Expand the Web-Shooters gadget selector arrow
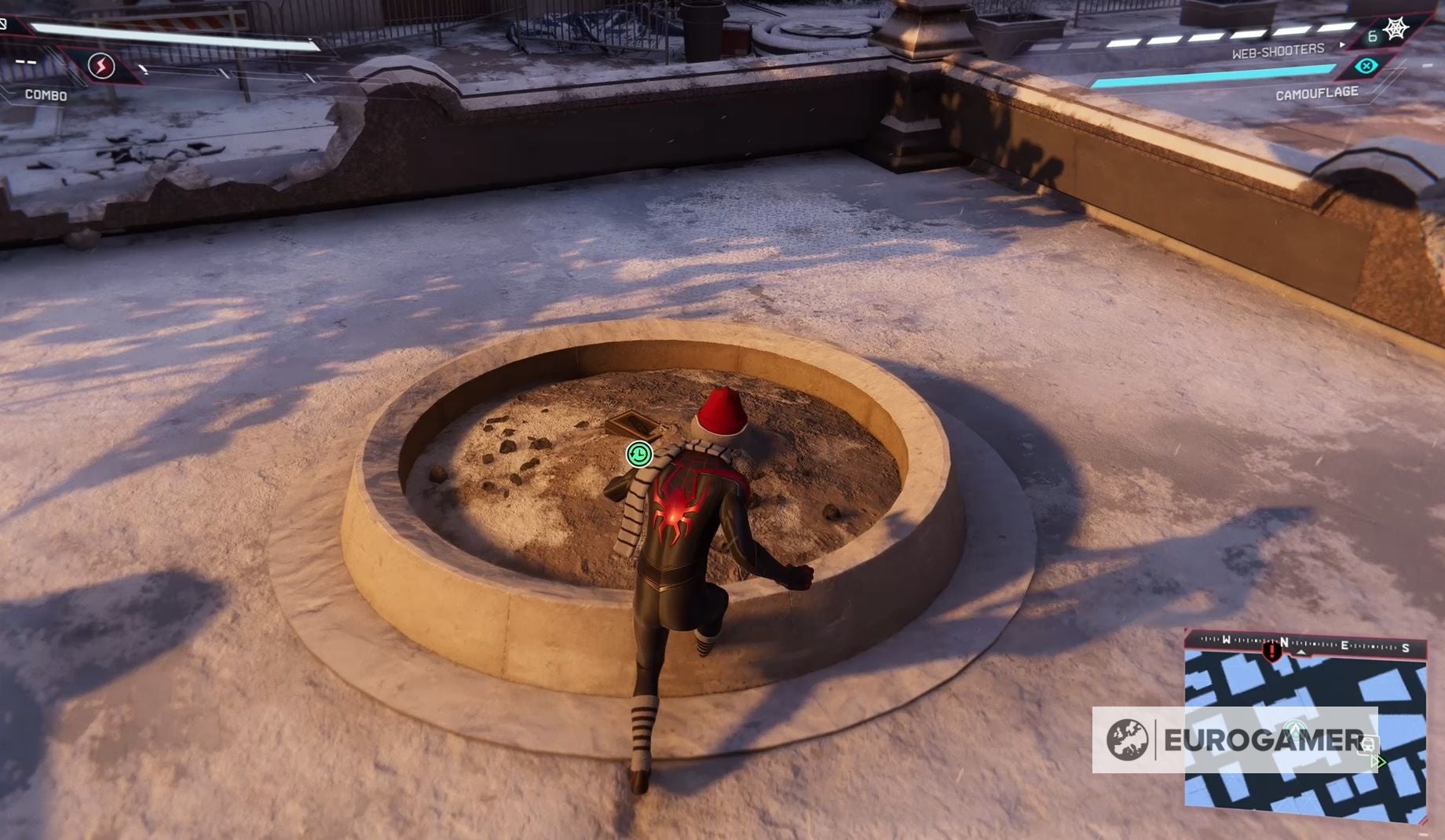Viewport: 1445px width, 840px height. (1342, 44)
